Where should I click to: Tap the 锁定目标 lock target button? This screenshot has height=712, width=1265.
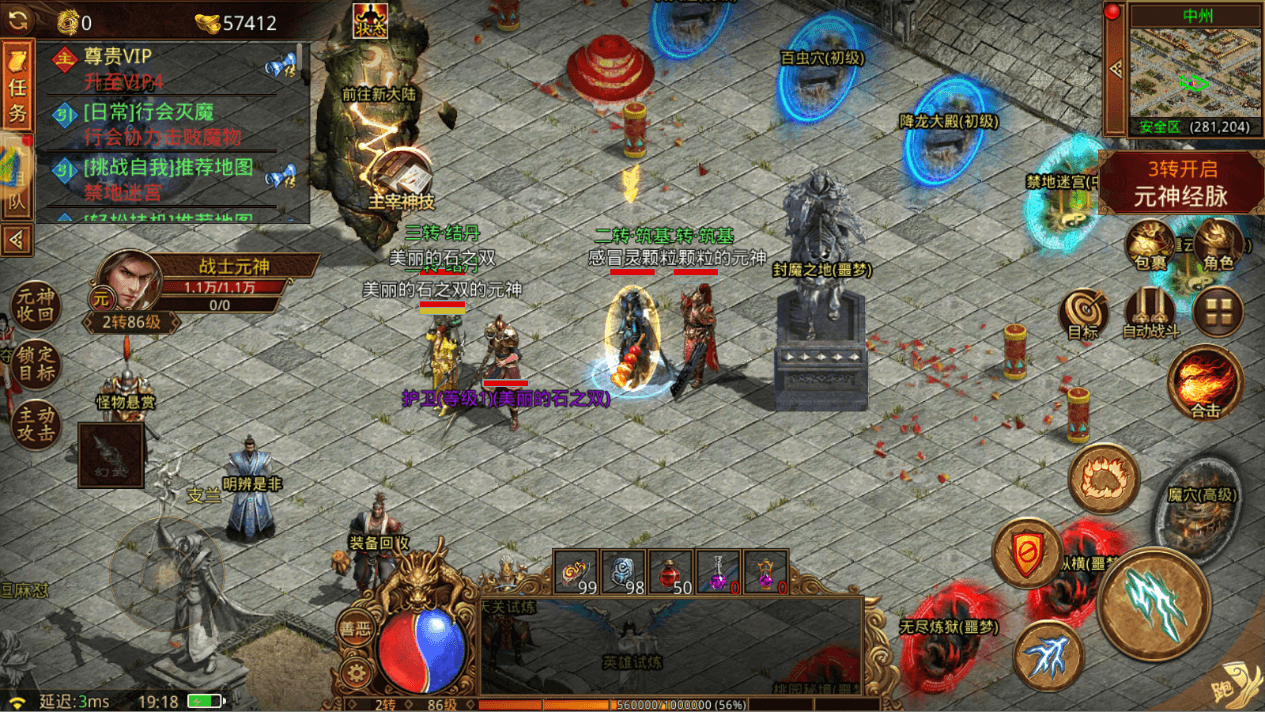(x=35, y=367)
